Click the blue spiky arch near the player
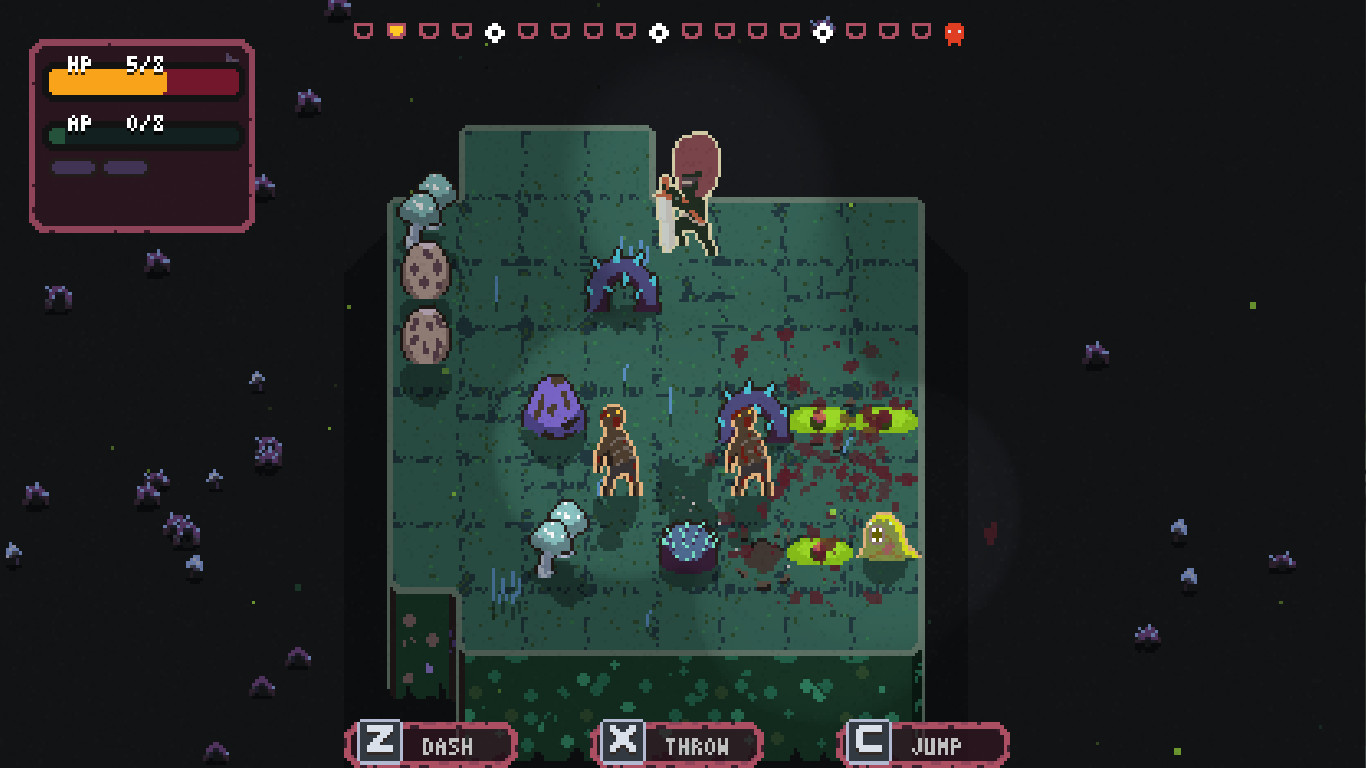Screen dimensions: 1366x768 (x=624, y=280)
